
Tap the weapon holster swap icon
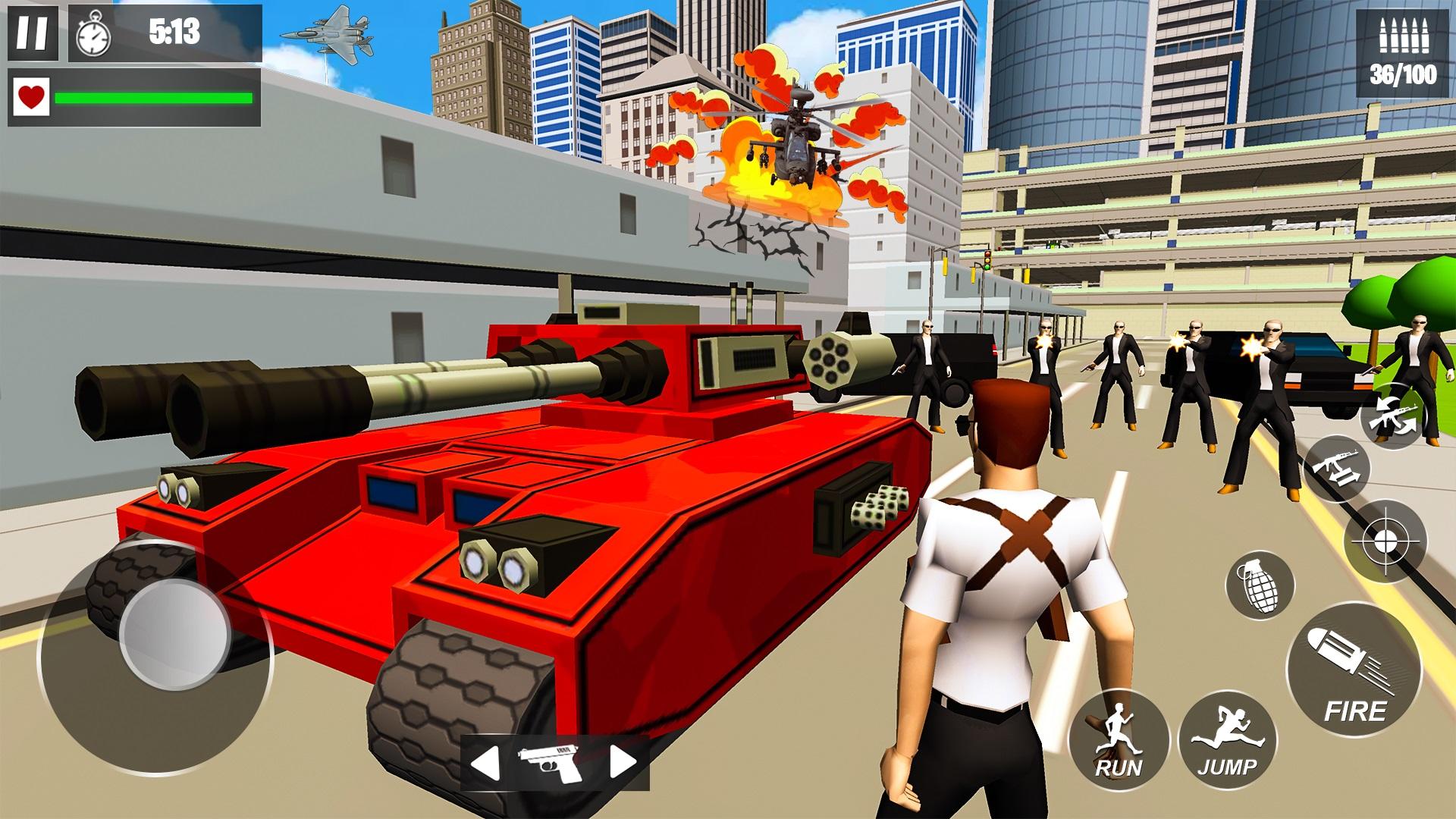1335,469
